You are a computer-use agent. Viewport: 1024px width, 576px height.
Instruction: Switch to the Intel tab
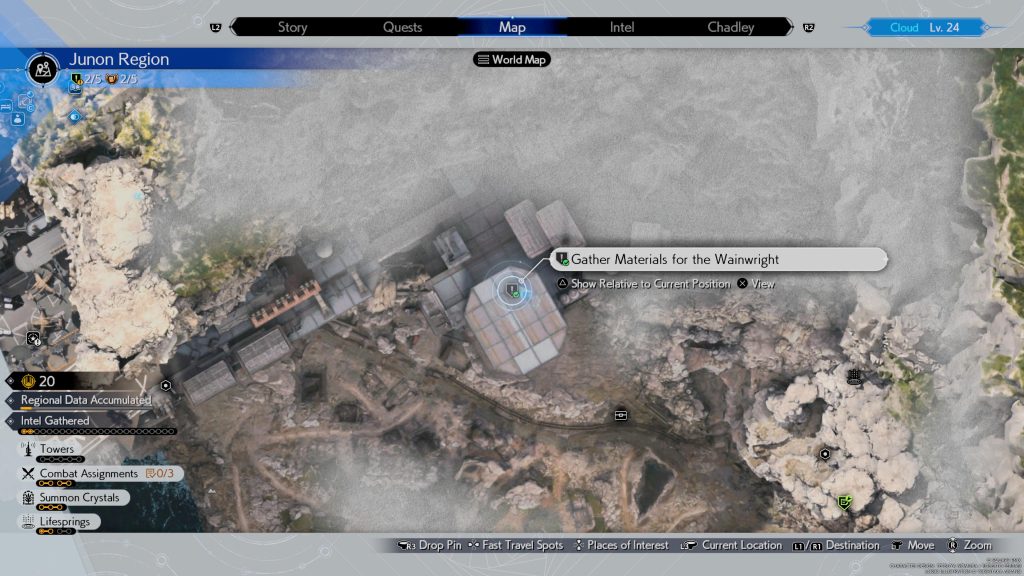click(x=622, y=27)
